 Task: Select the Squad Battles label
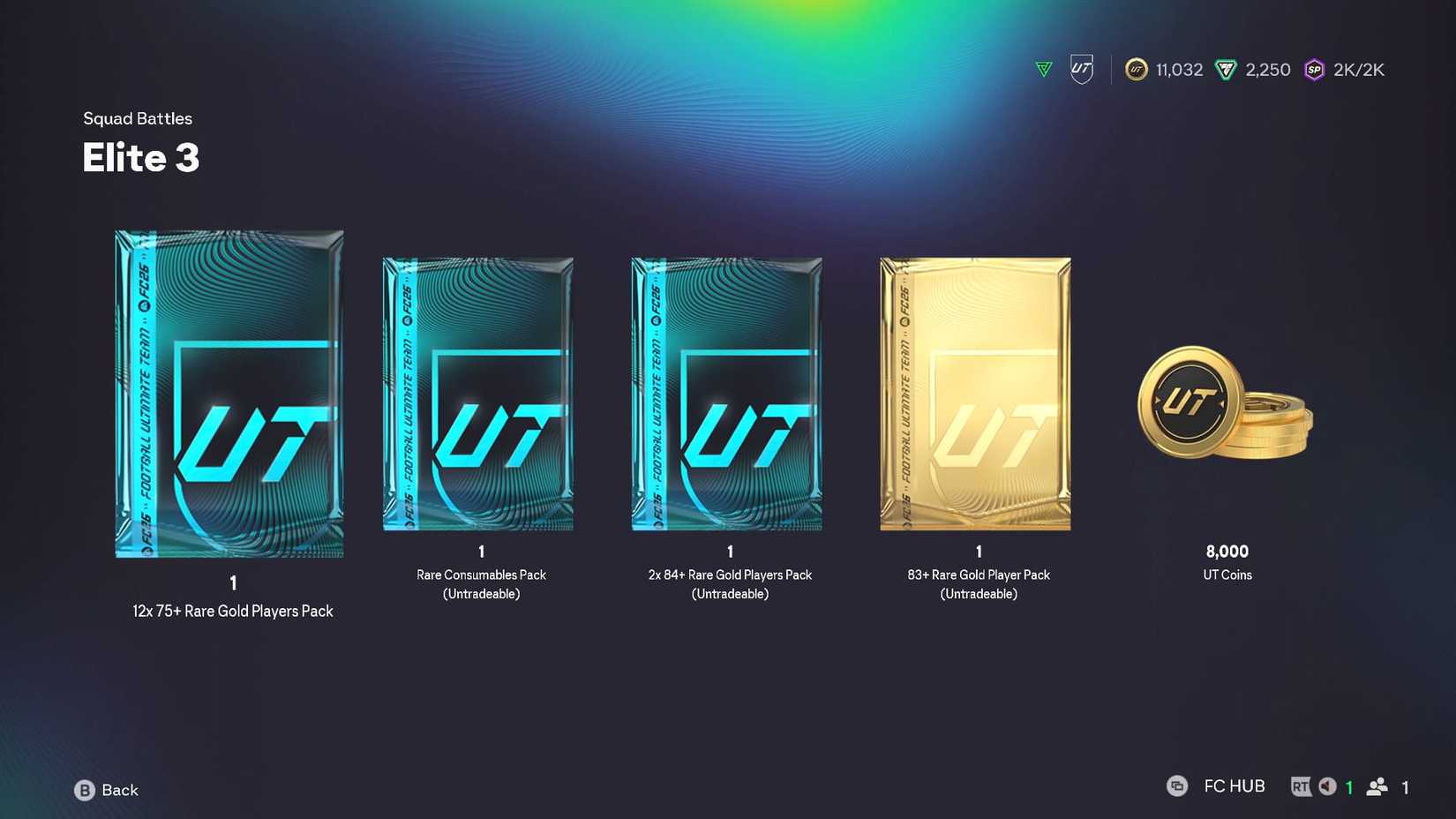click(138, 117)
